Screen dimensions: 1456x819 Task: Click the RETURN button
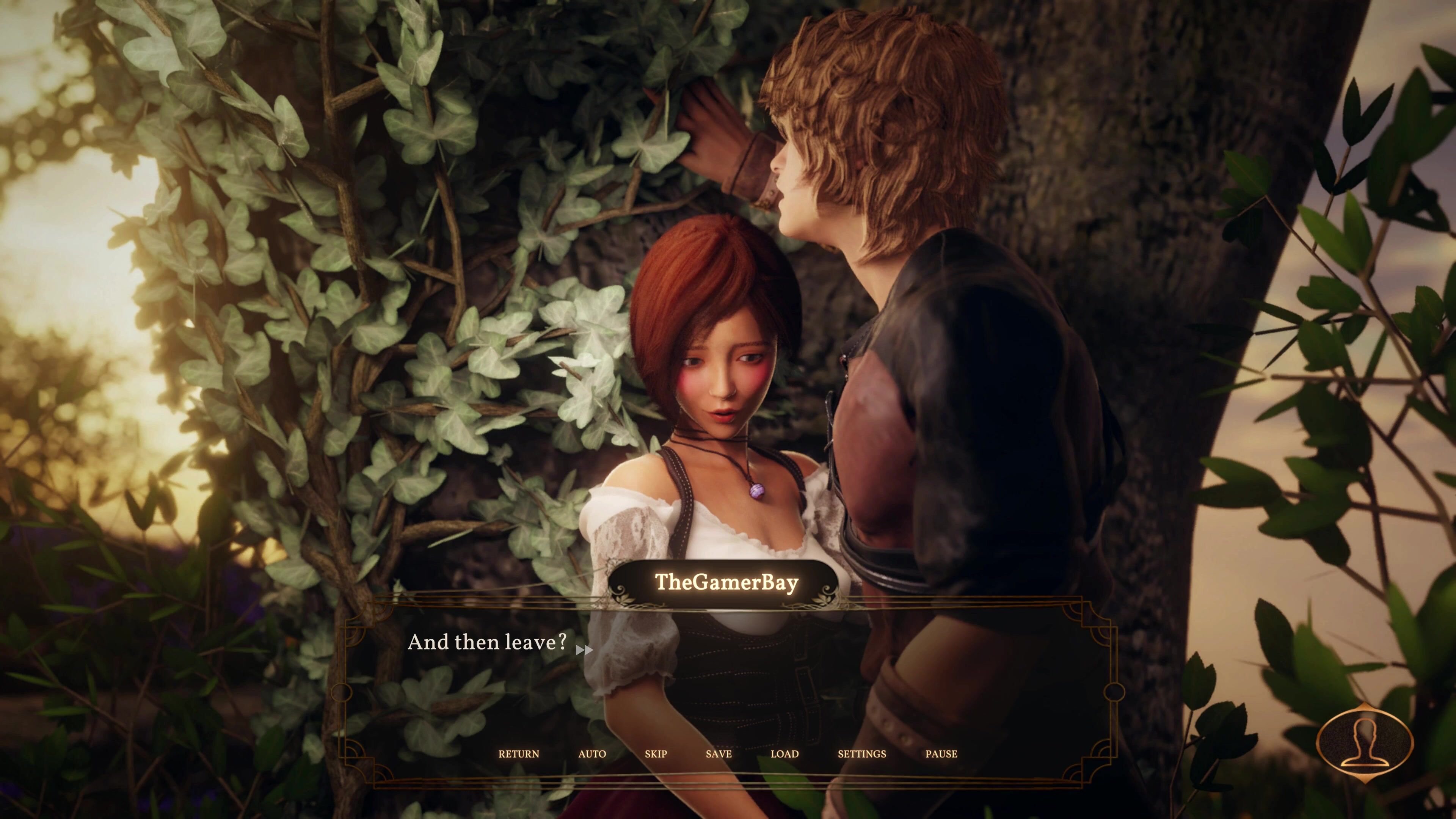518,754
